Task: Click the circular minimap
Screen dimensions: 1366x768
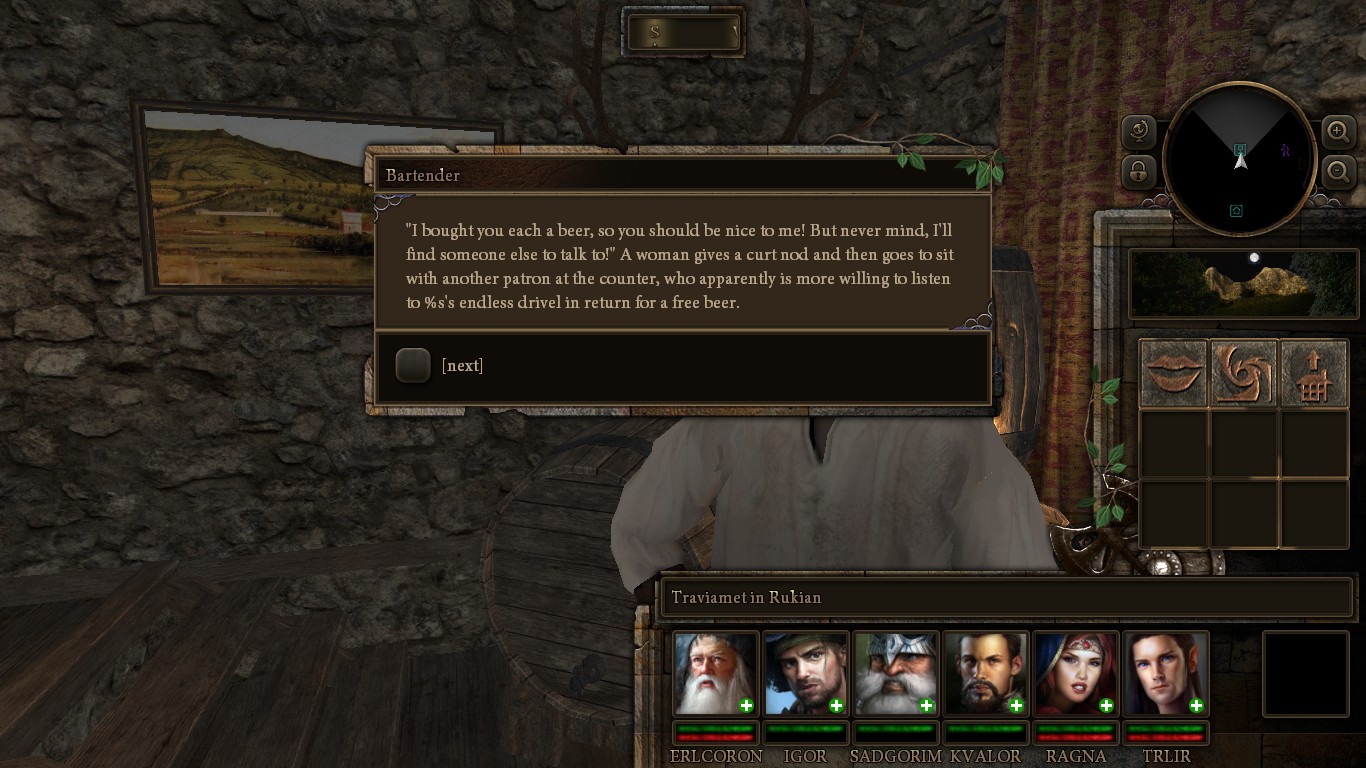Action: click(1240, 159)
